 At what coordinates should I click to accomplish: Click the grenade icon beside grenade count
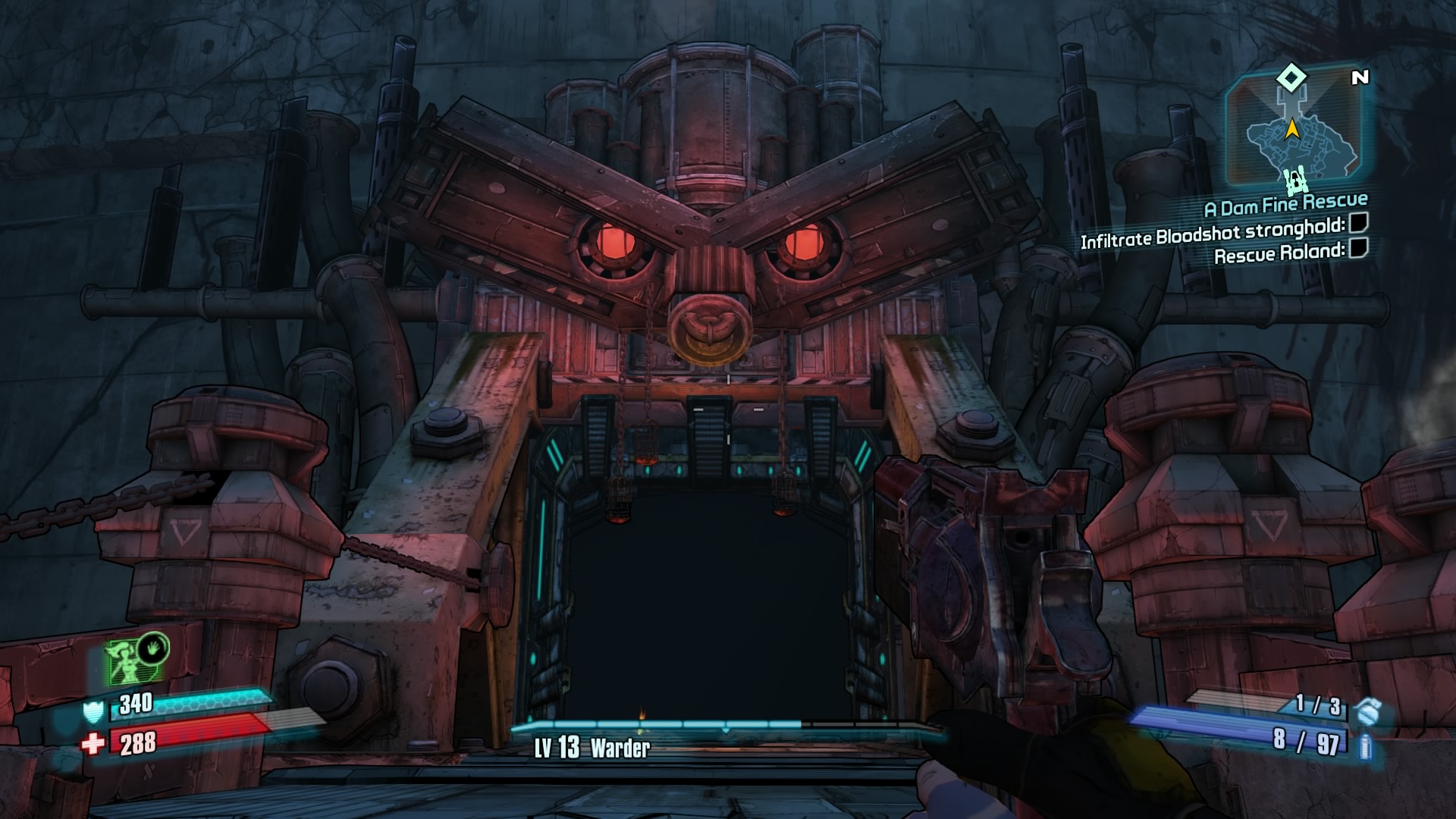pos(1368,711)
